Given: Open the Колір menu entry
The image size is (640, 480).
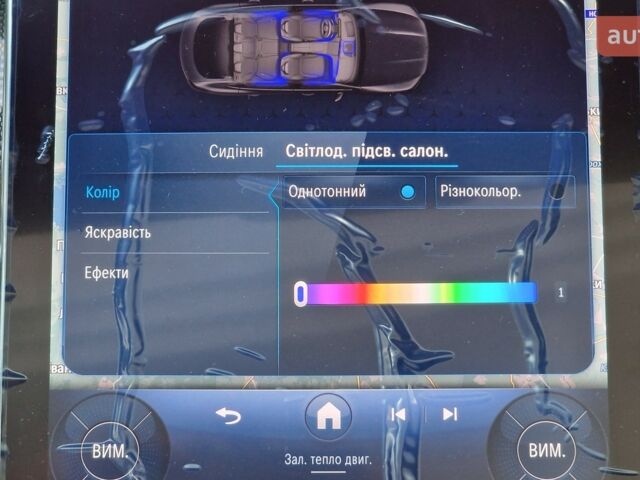Looking at the screenshot, I should [103, 192].
